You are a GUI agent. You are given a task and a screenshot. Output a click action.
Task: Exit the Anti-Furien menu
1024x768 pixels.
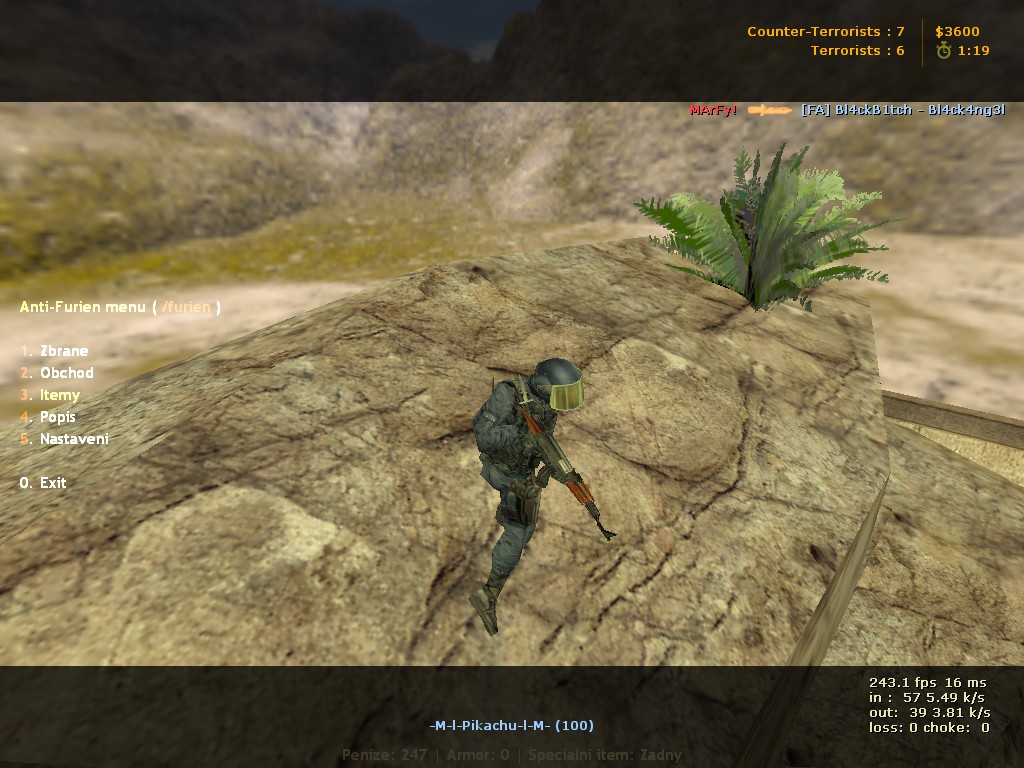[x=52, y=483]
